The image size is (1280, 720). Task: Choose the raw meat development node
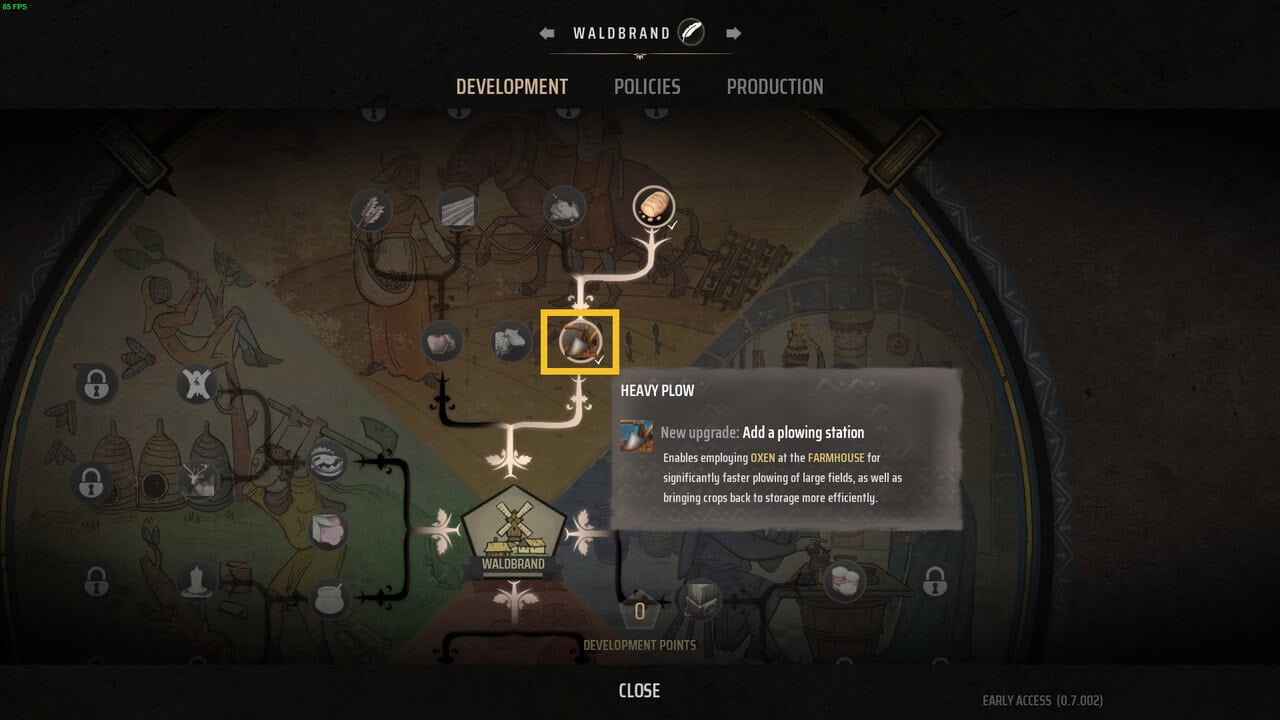(441, 341)
